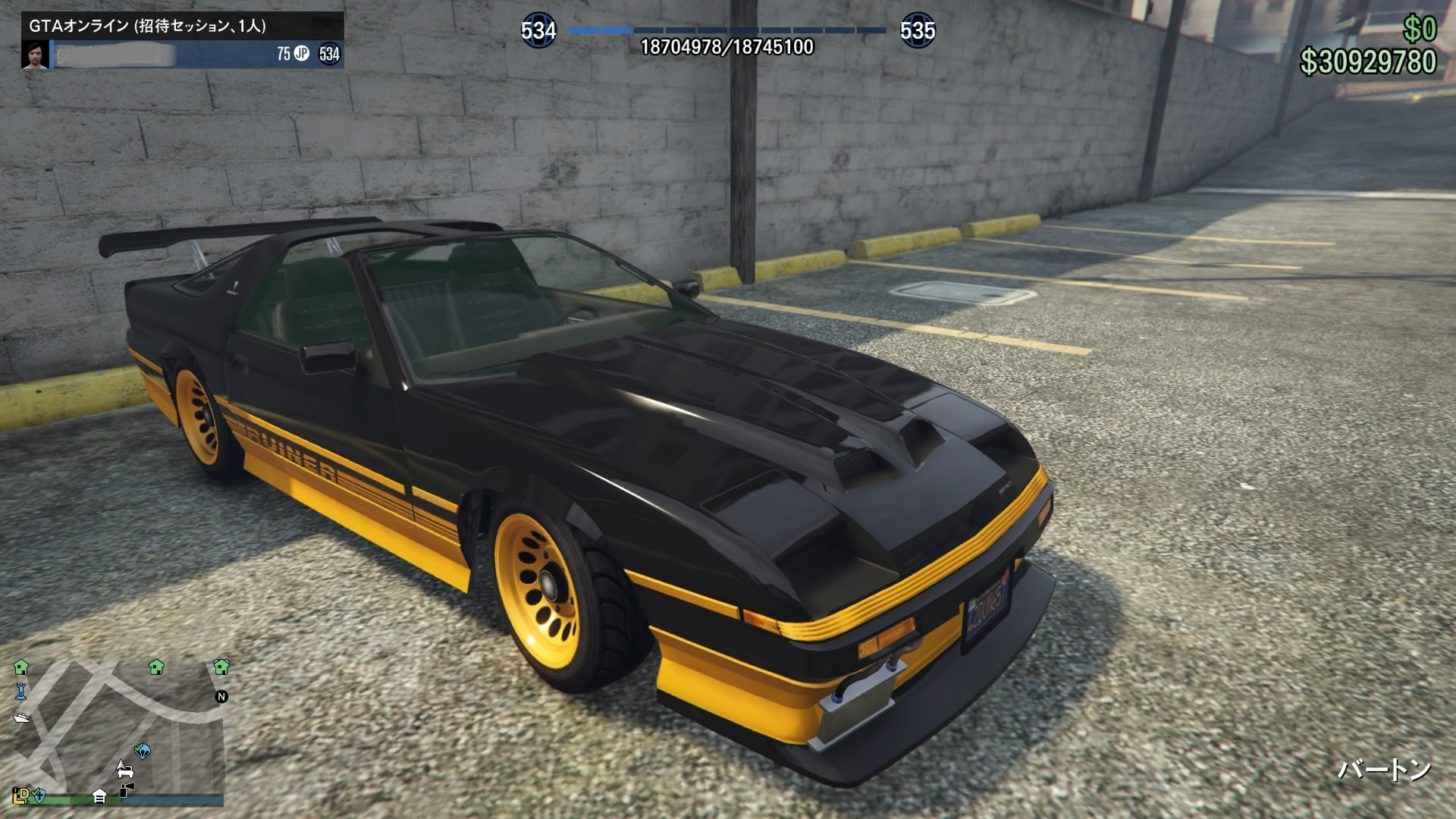This screenshot has height=819, width=1456.
Task: Click the blue stunt jump figure on minimap
Action: 21,692
